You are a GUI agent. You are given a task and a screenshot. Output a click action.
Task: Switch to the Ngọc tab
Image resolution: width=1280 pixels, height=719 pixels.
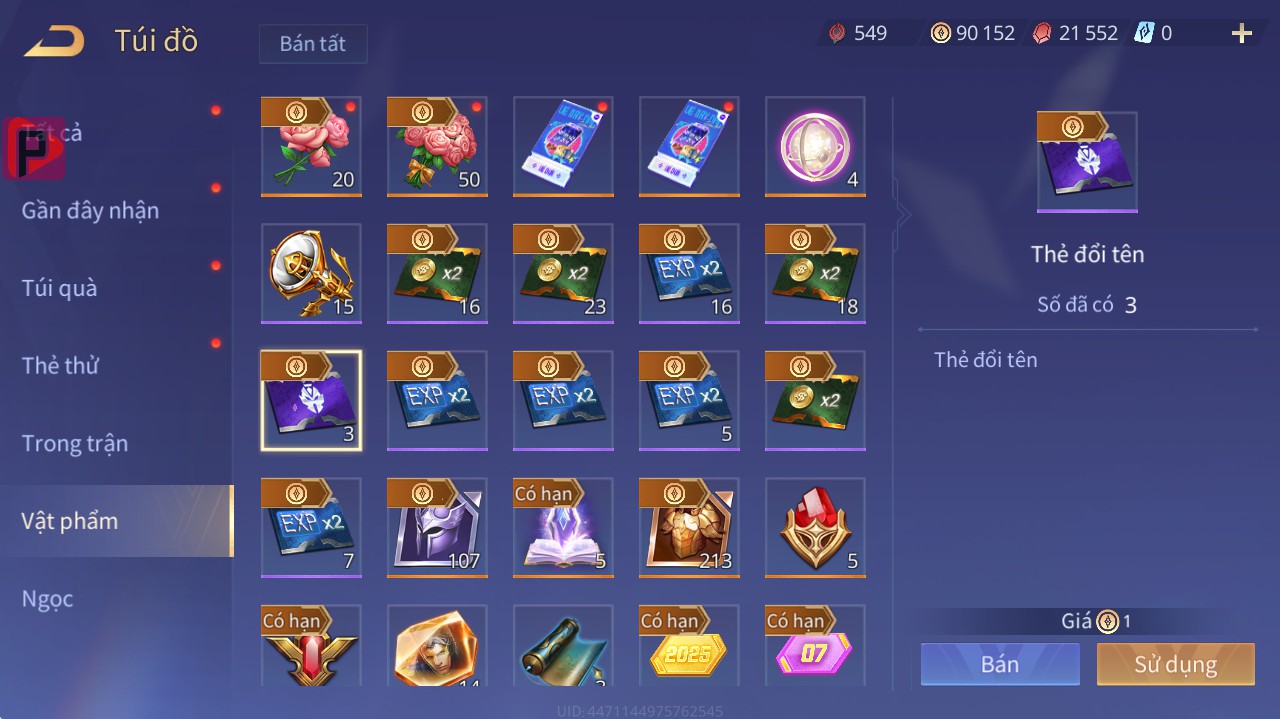coord(48,599)
